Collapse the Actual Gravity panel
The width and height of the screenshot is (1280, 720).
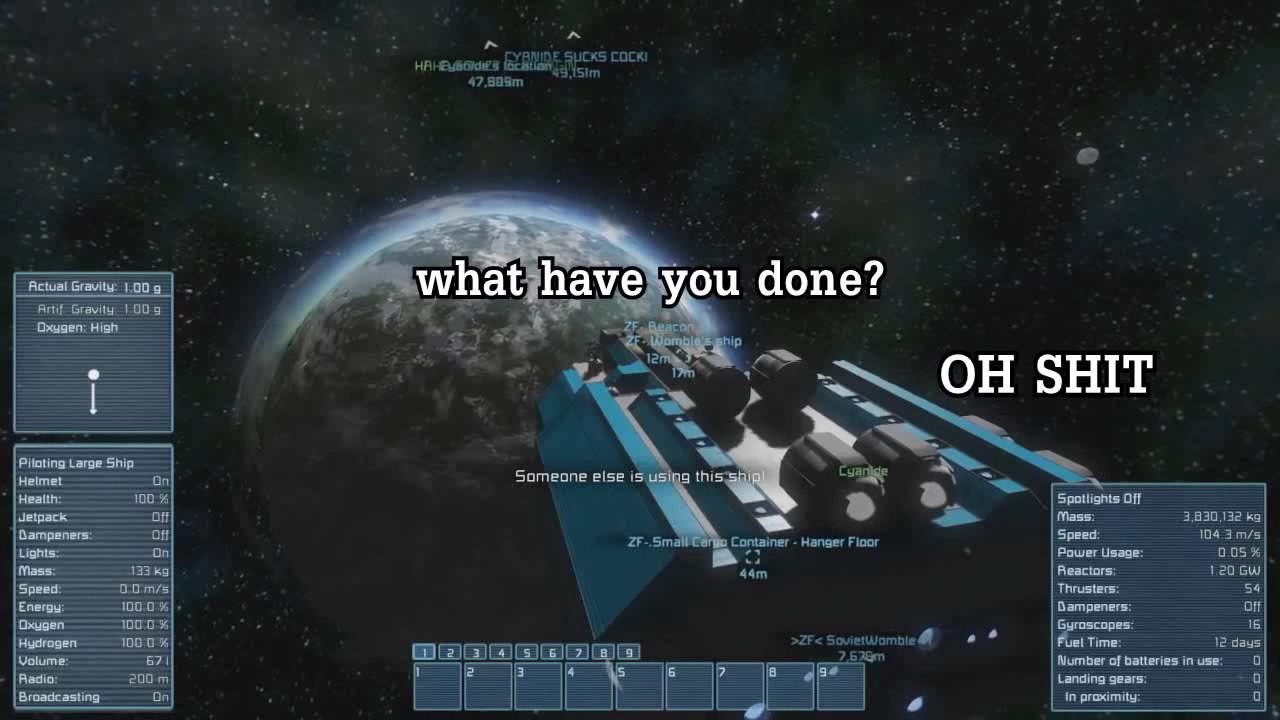click(93, 286)
